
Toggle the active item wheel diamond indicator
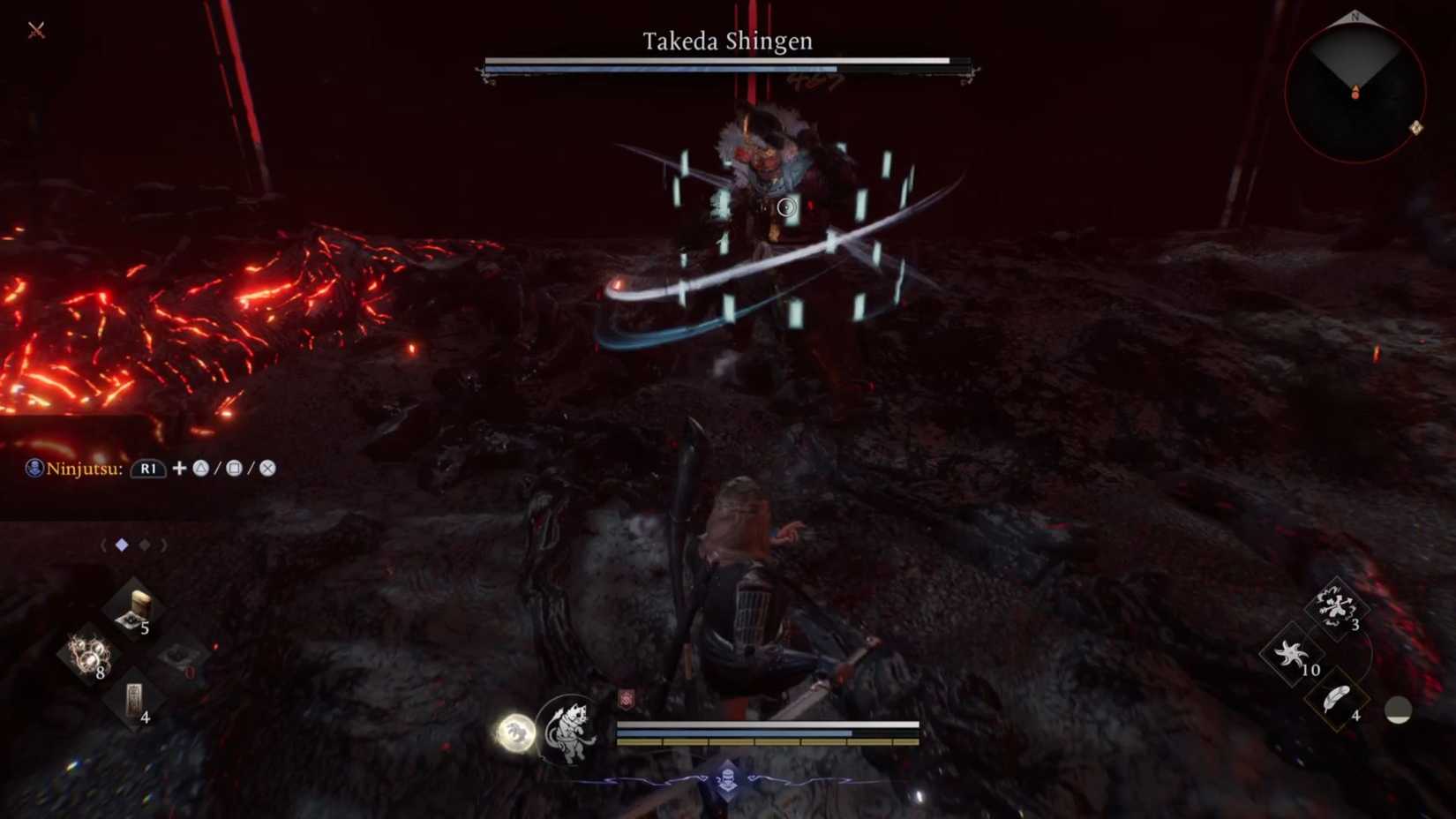(x=121, y=545)
